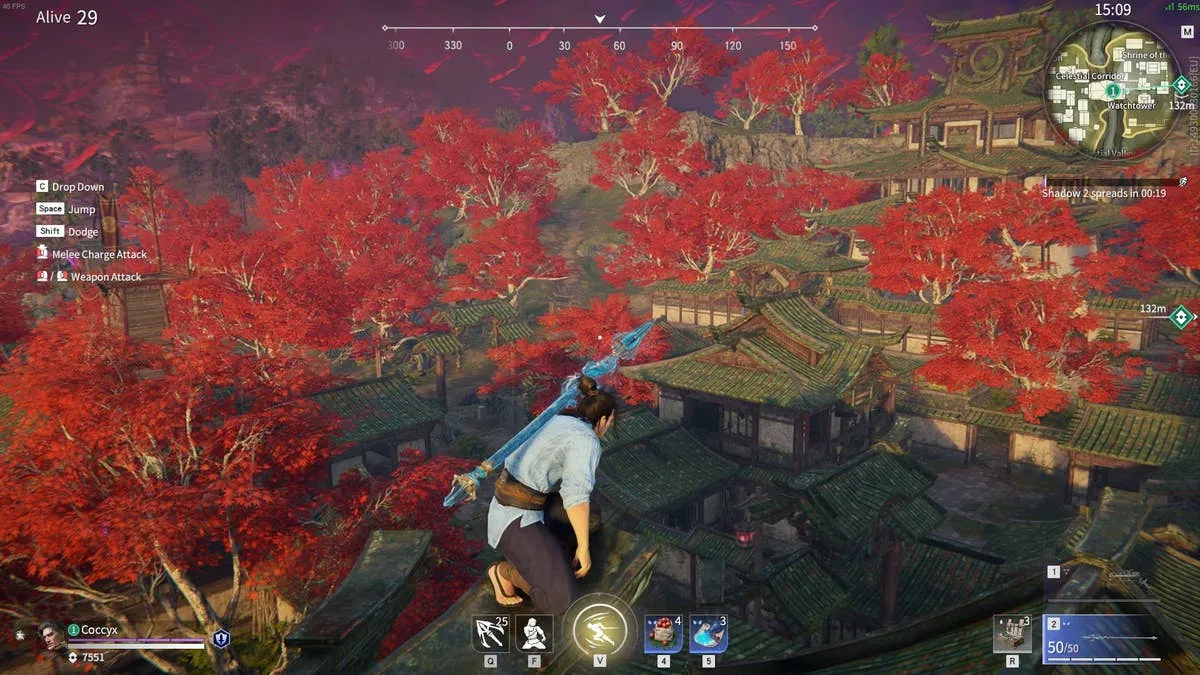Image resolution: width=1200 pixels, height=675 pixels.
Task: Activate the kneeling meditation skill icon
Action: point(534,633)
